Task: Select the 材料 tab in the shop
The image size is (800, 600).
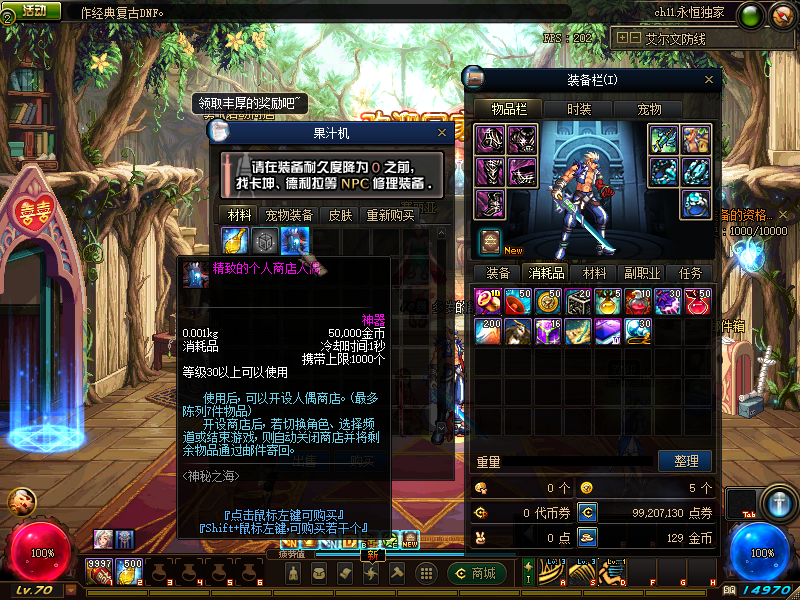Action: (x=240, y=215)
